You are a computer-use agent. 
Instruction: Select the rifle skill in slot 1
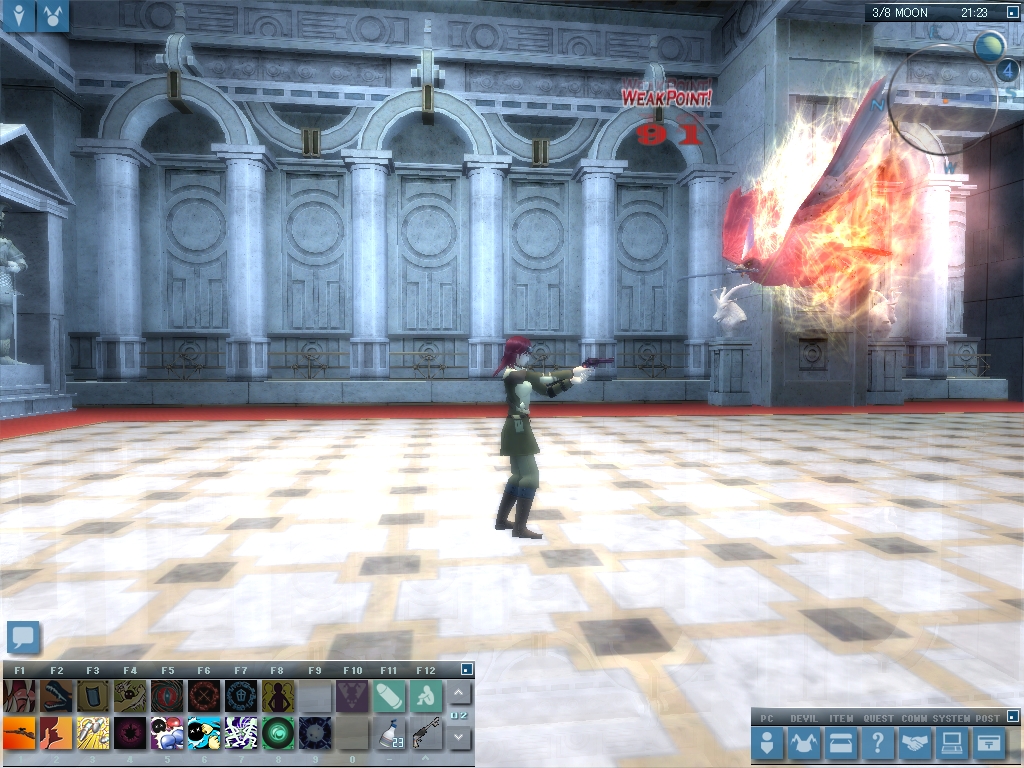coord(19,734)
